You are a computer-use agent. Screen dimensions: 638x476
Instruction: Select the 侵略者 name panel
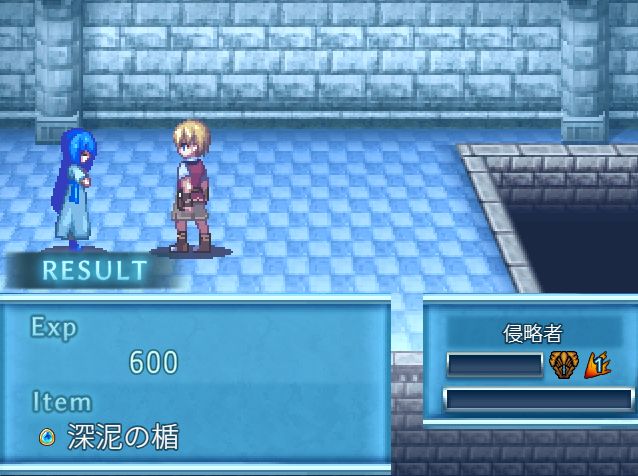coord(533,334)
